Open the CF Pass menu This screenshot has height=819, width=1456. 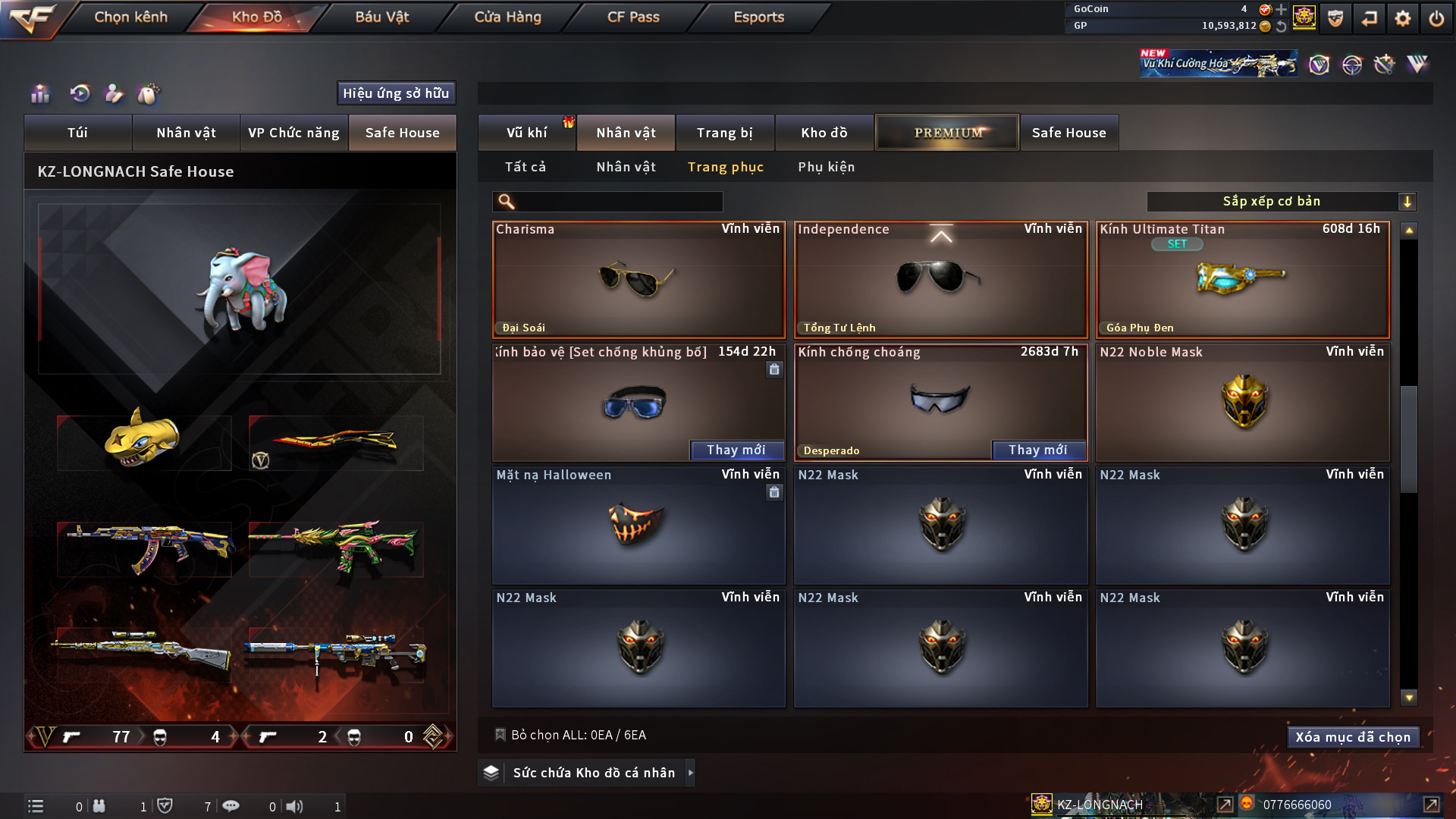pos(633,17)
